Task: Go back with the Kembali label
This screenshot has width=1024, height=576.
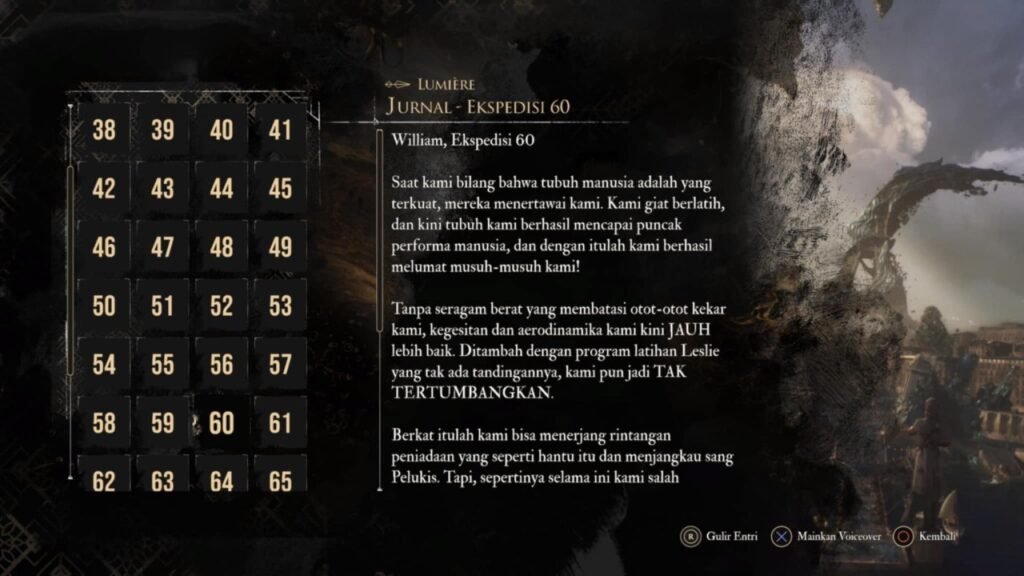Action: click(936, 536)
